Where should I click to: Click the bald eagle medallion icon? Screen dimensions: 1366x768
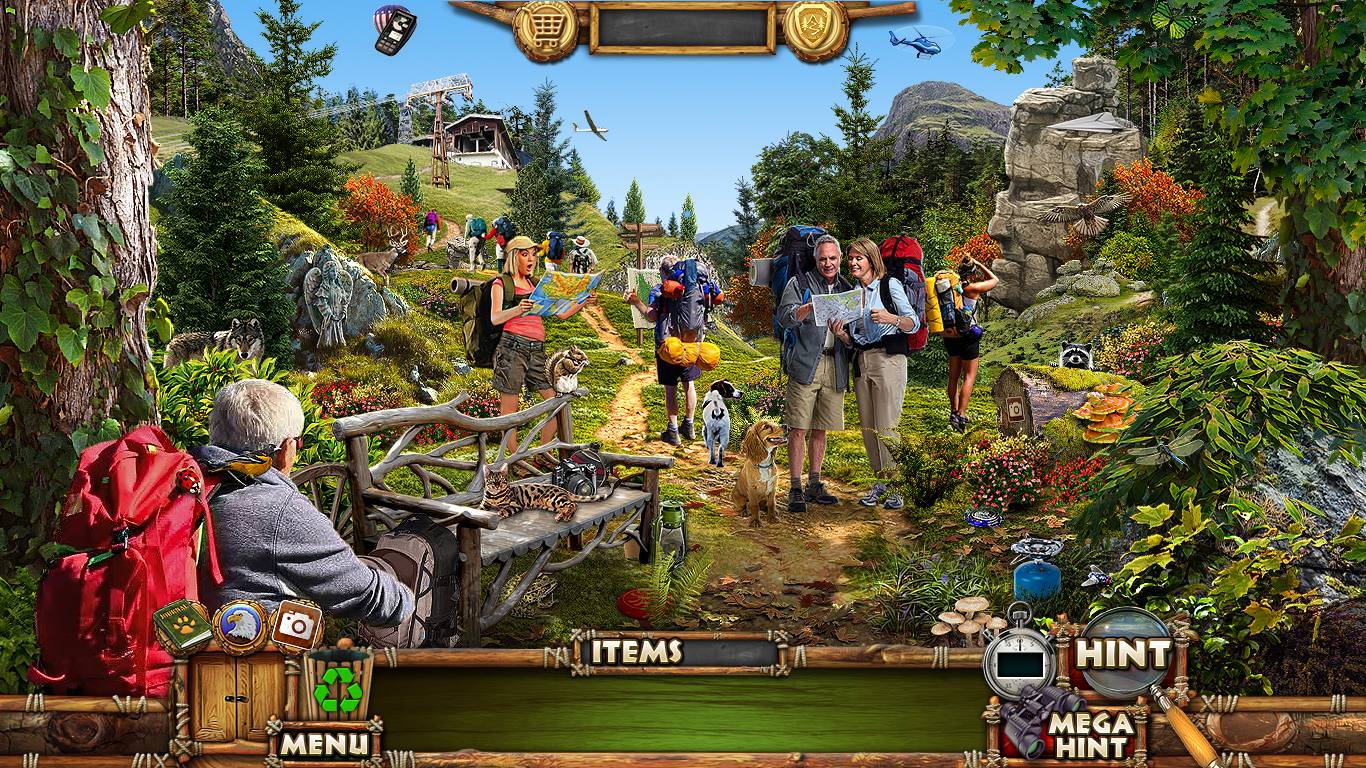240,627
